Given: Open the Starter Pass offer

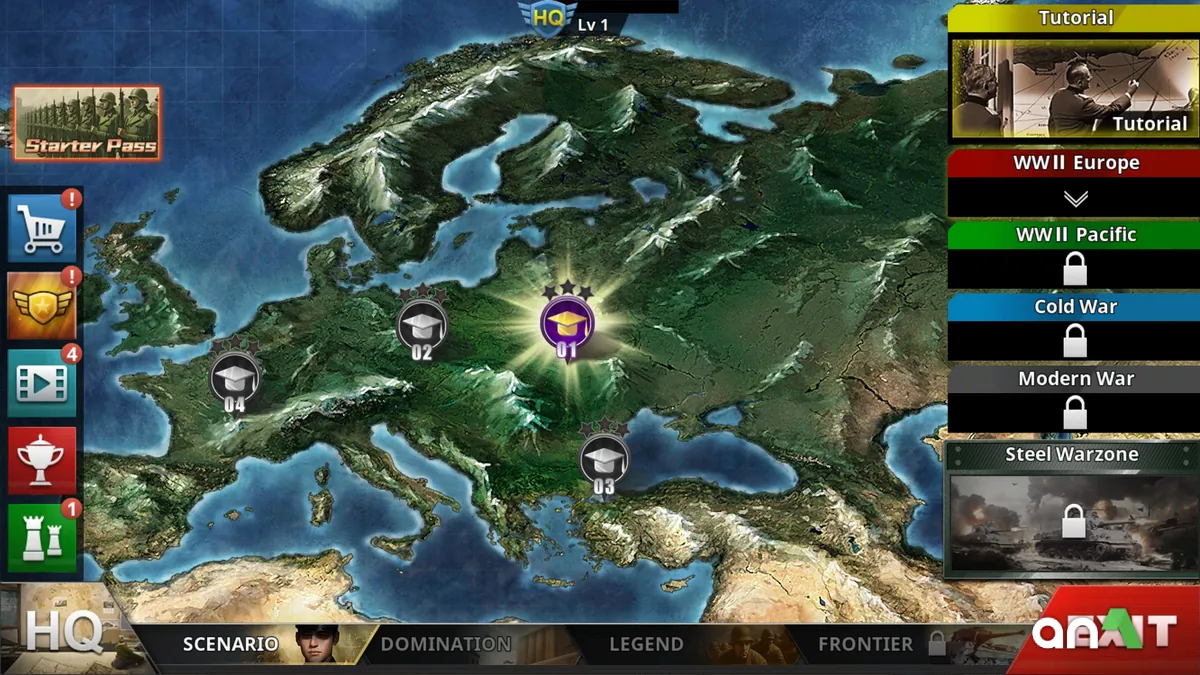Looking at the screenshot, I should (x=86, y=123).
